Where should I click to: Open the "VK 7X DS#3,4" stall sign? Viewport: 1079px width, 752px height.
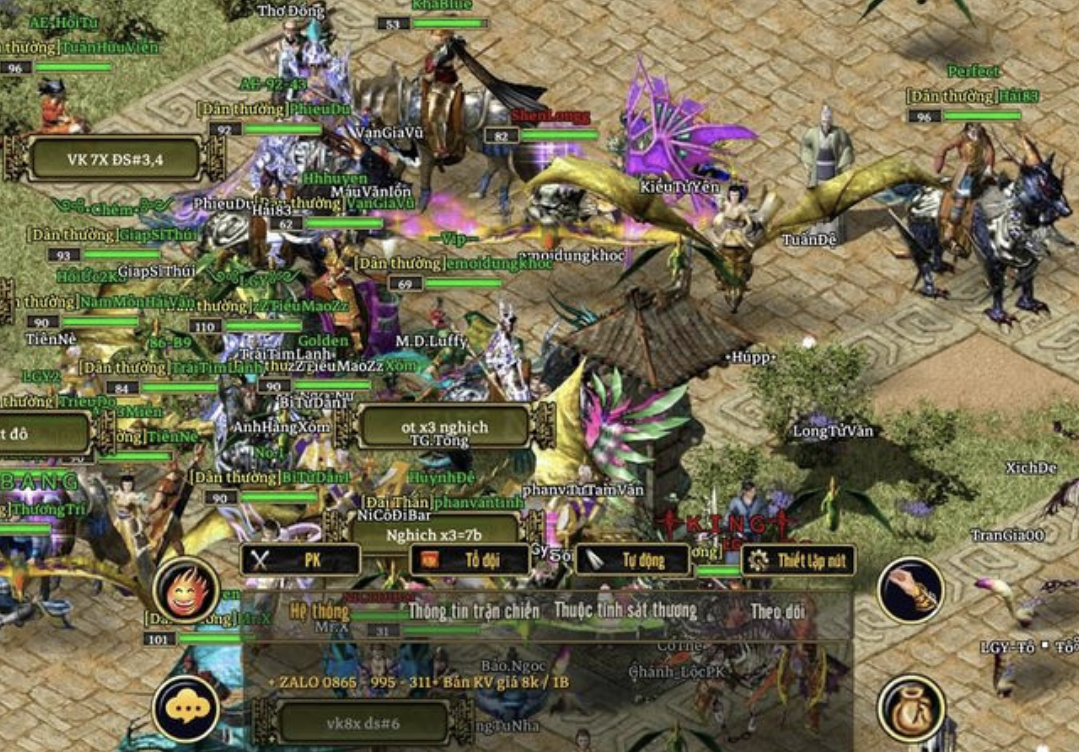click(115, 158)
